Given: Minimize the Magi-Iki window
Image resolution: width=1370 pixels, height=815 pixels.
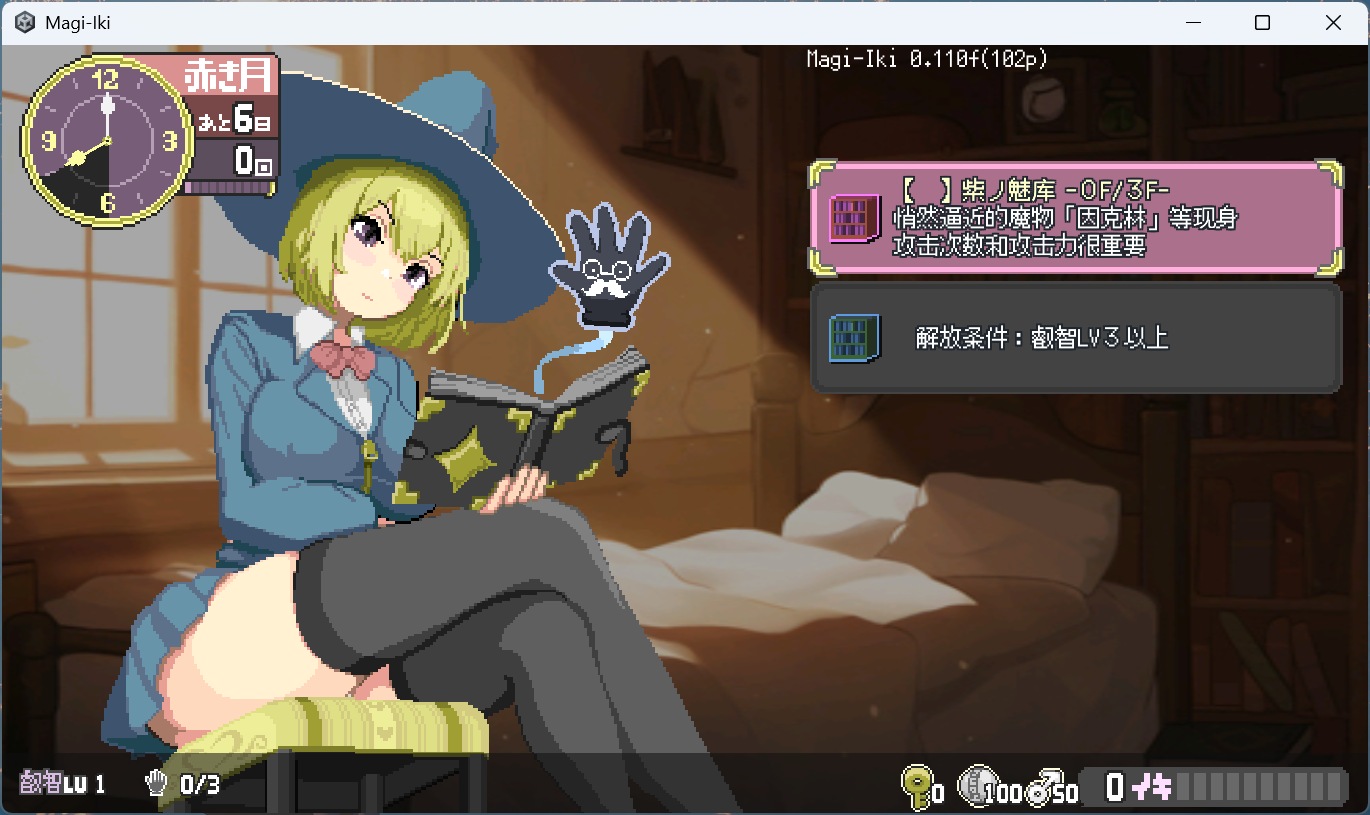Looking at the screenshot, I should tap(1192, 23).
